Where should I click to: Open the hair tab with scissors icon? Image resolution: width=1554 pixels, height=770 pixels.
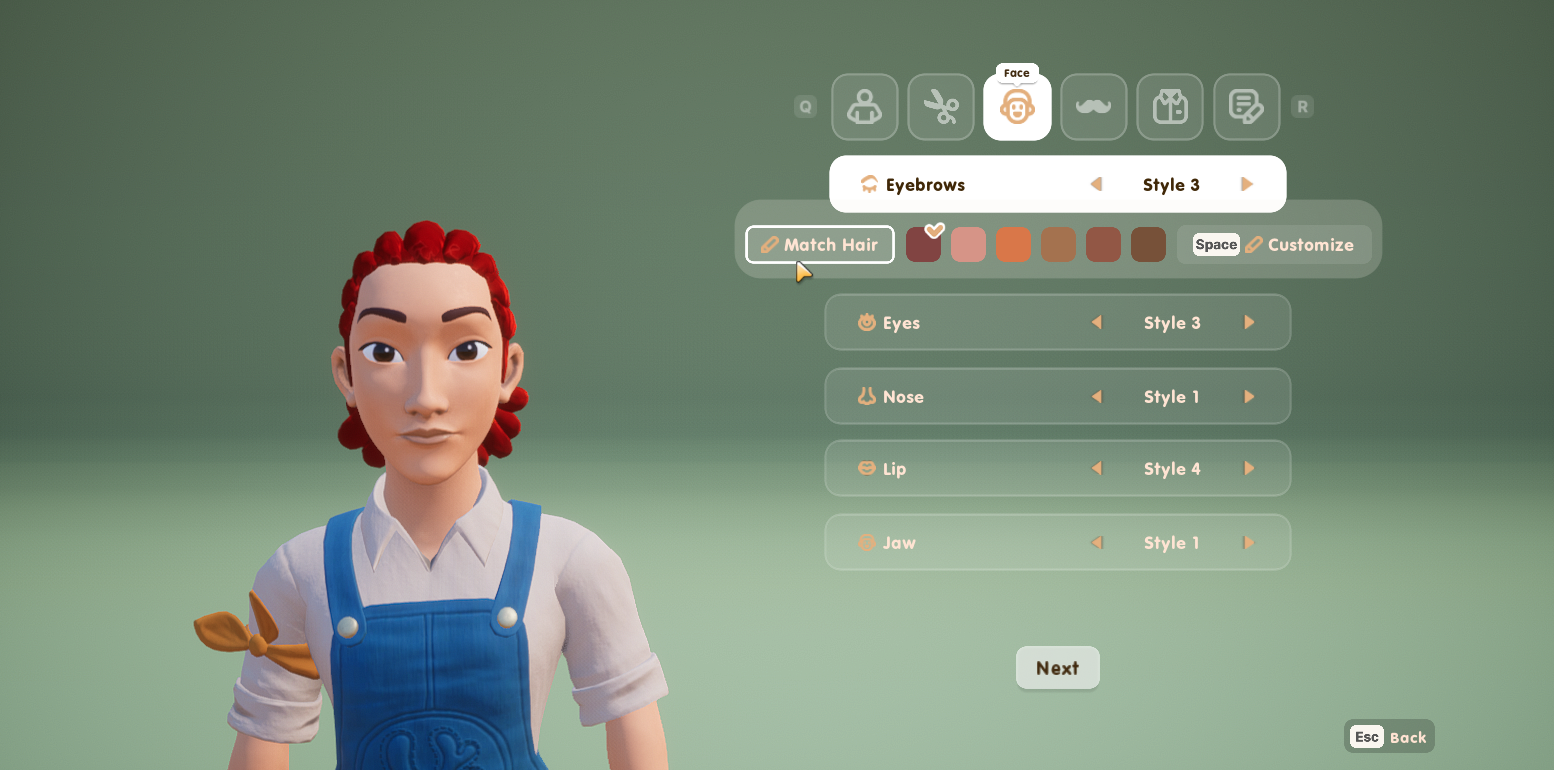[x=941, y=107]
